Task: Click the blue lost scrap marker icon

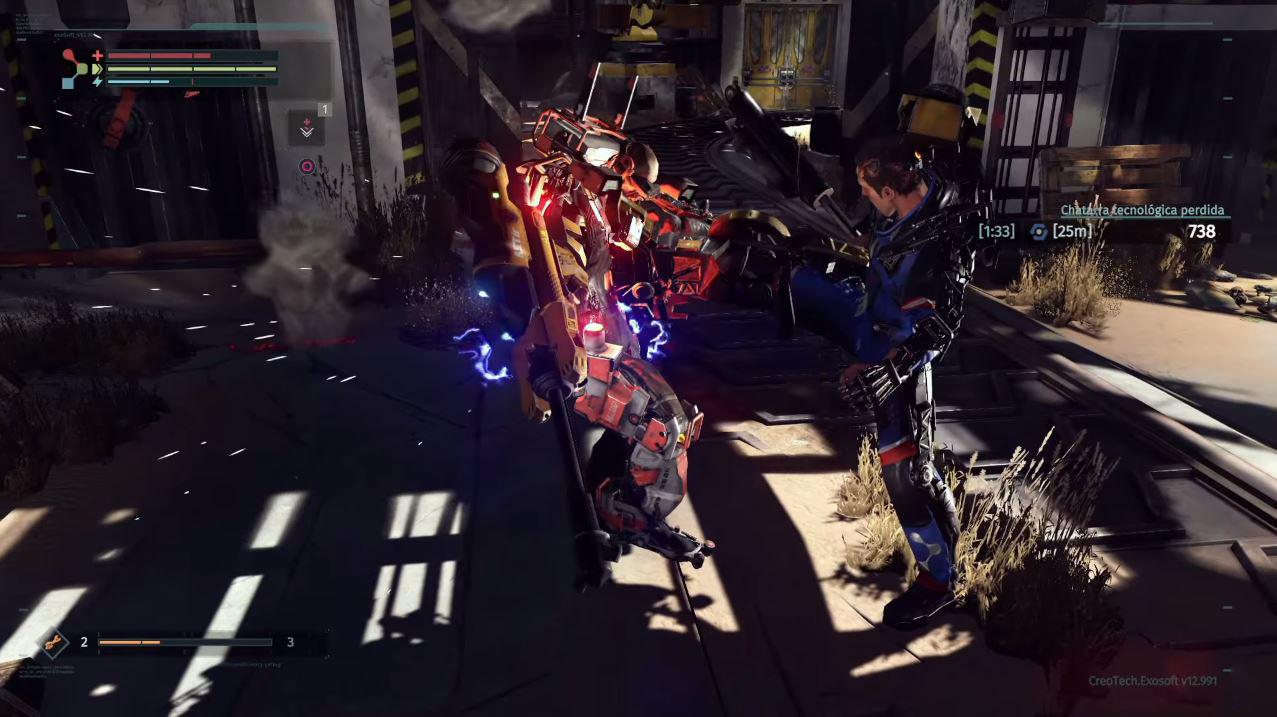Action: click(x=1038, y=232)
